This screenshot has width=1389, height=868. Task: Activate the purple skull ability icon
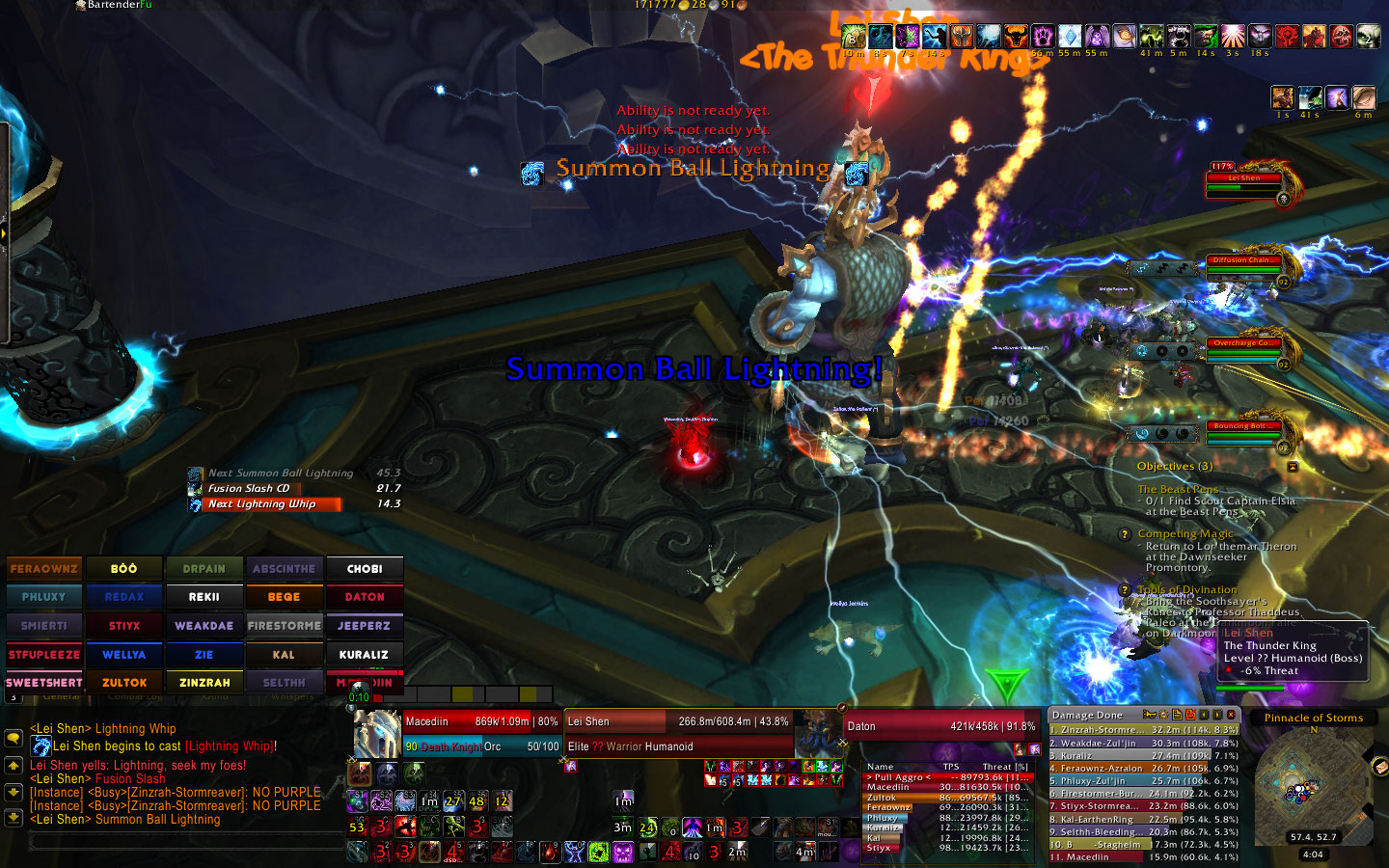(623, 853)
